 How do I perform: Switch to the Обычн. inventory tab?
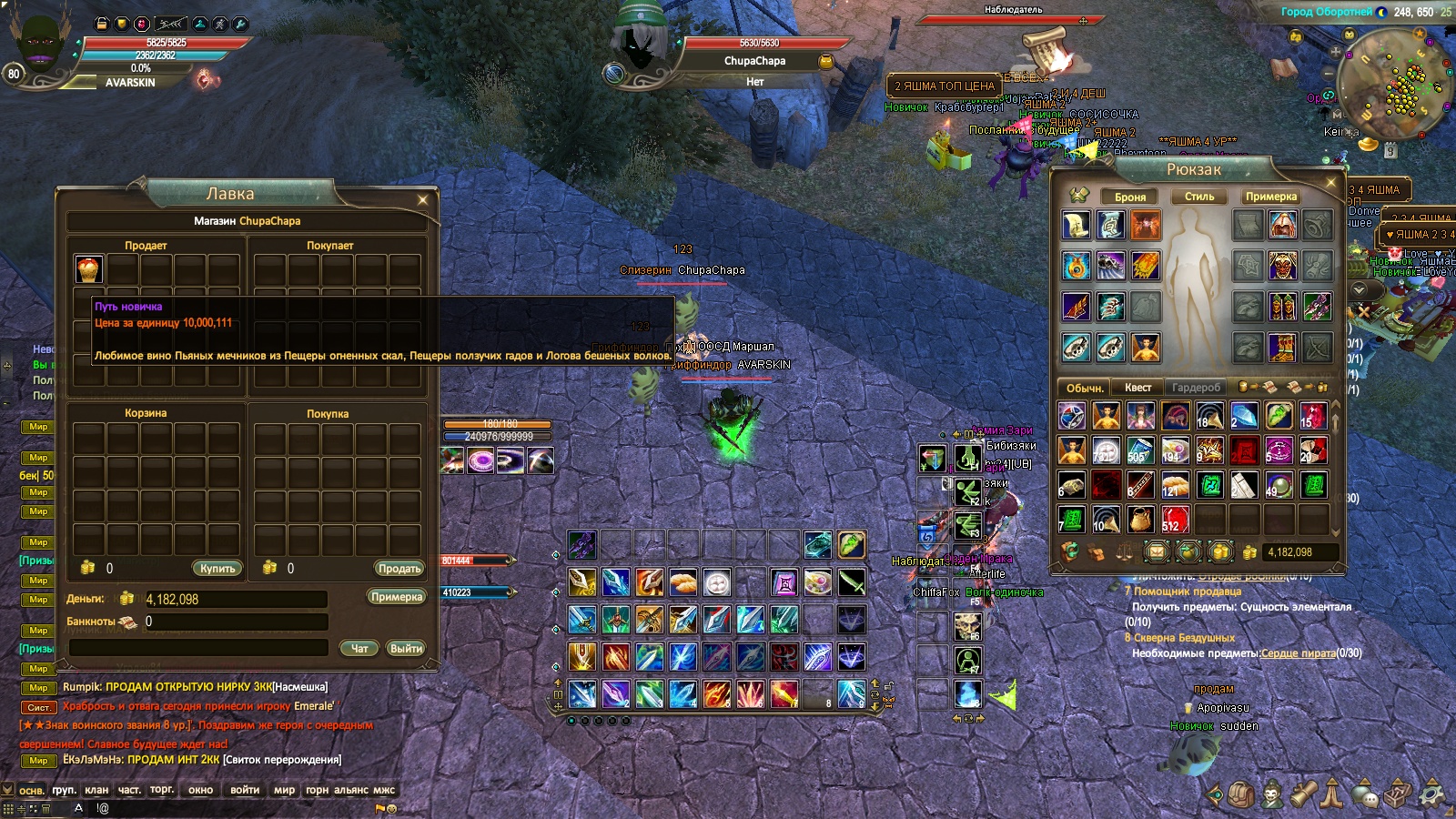coord(1085,388)
